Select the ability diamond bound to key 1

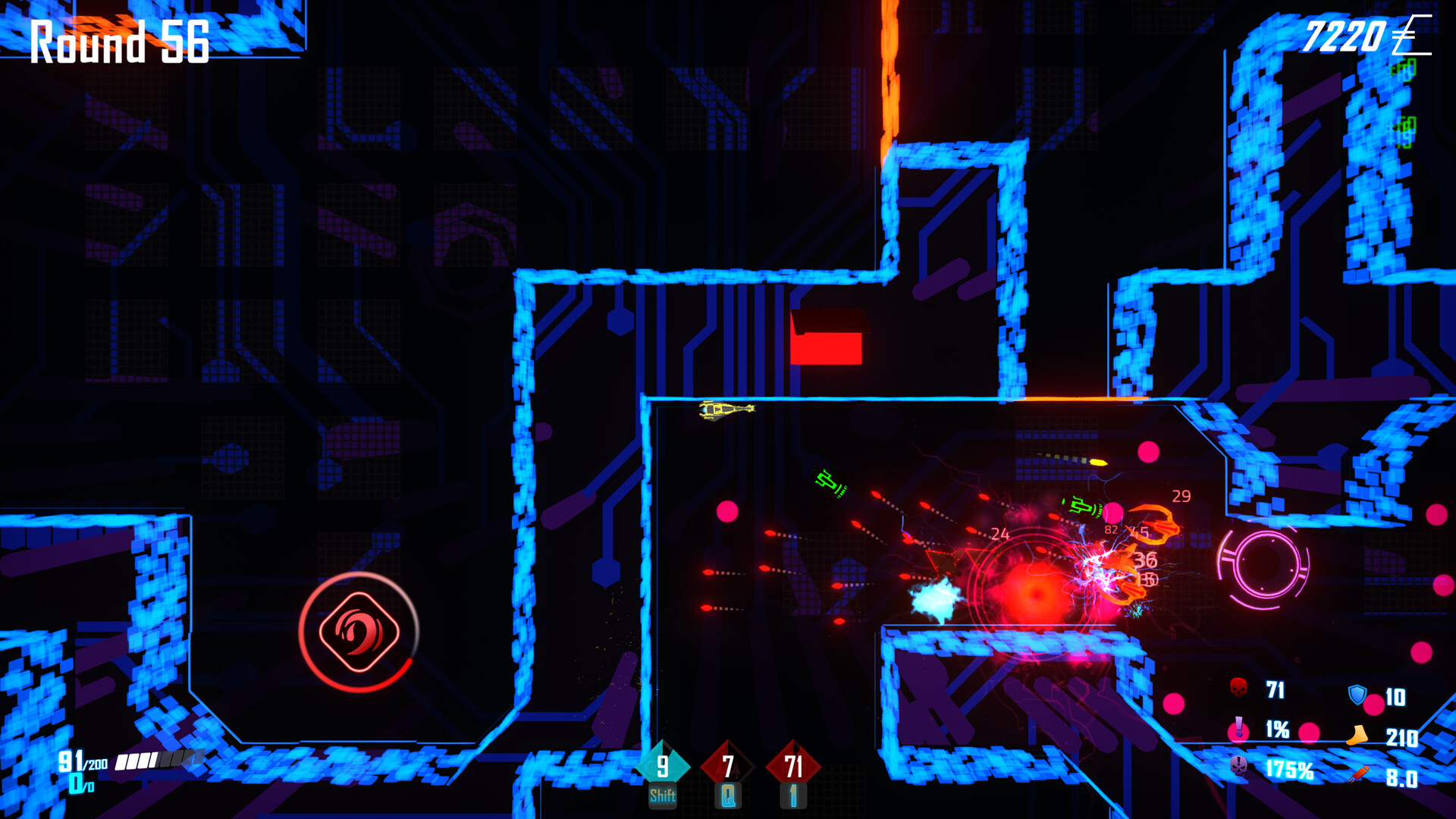[792, 767]
